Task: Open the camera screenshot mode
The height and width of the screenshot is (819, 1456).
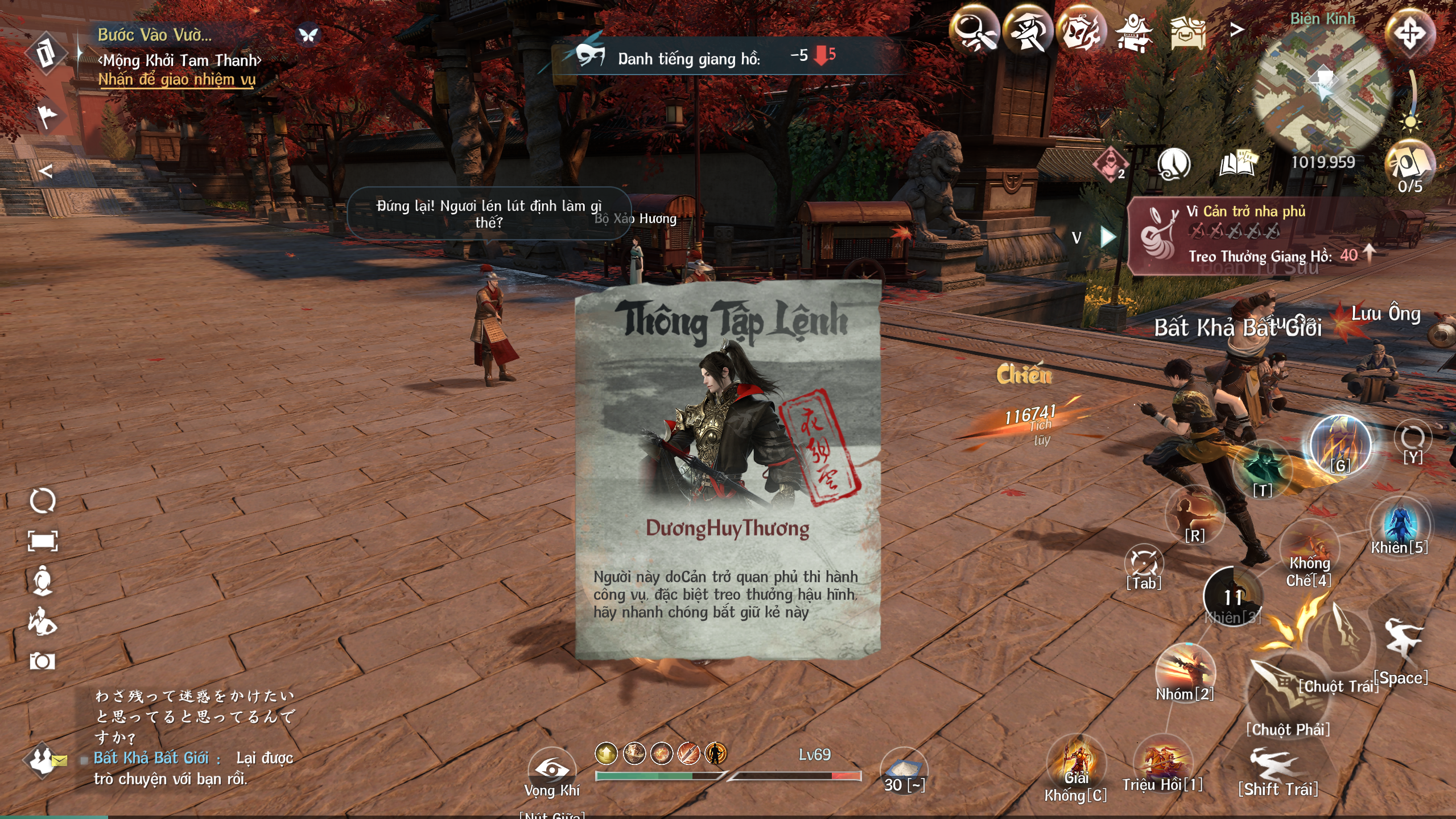Action: pyautogui.click(x=42, y=661)
